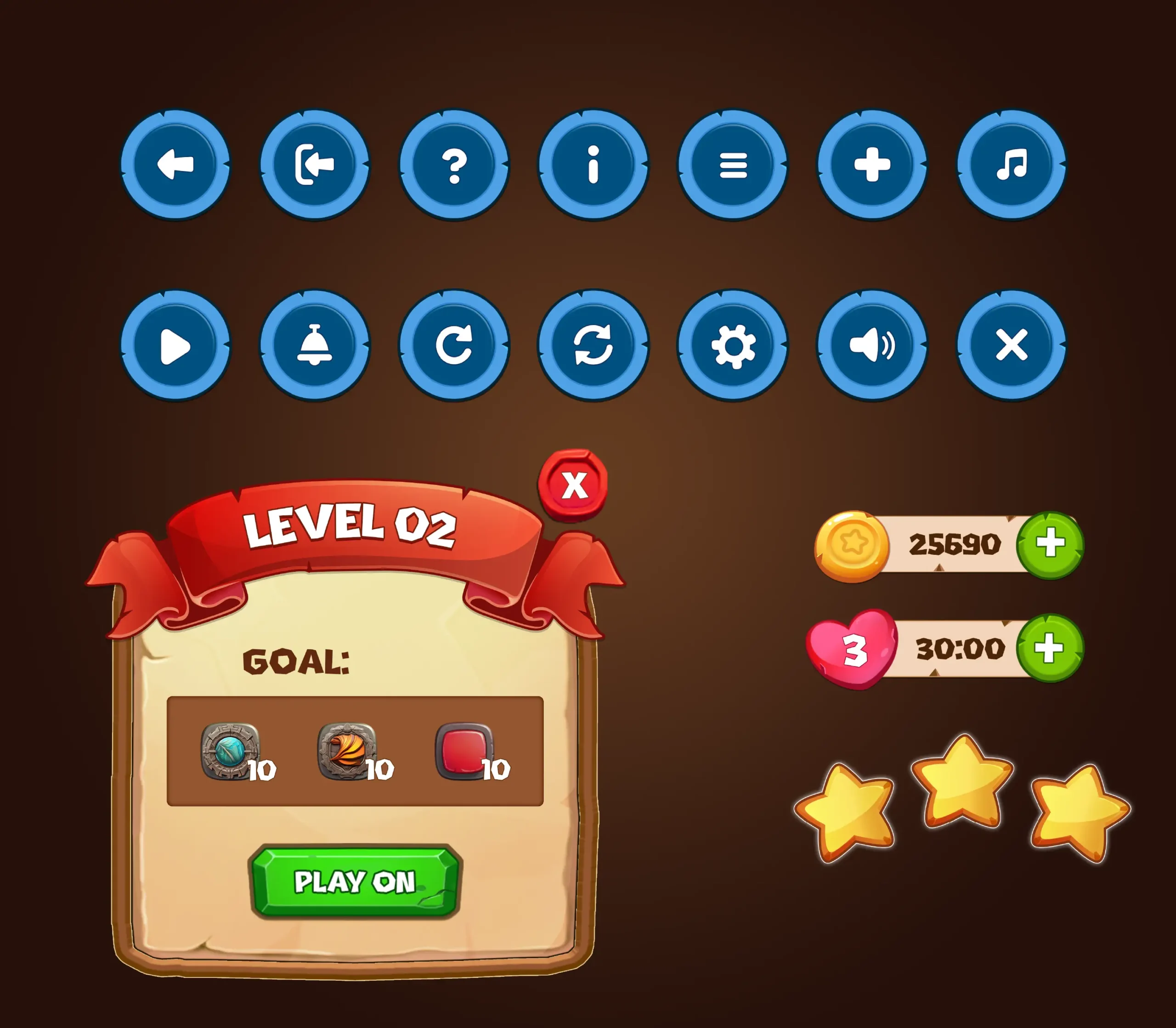The image size is (1176, 1028).
Task: Add coins with the plus next to 25690
Action: [x=1052, y=546]
